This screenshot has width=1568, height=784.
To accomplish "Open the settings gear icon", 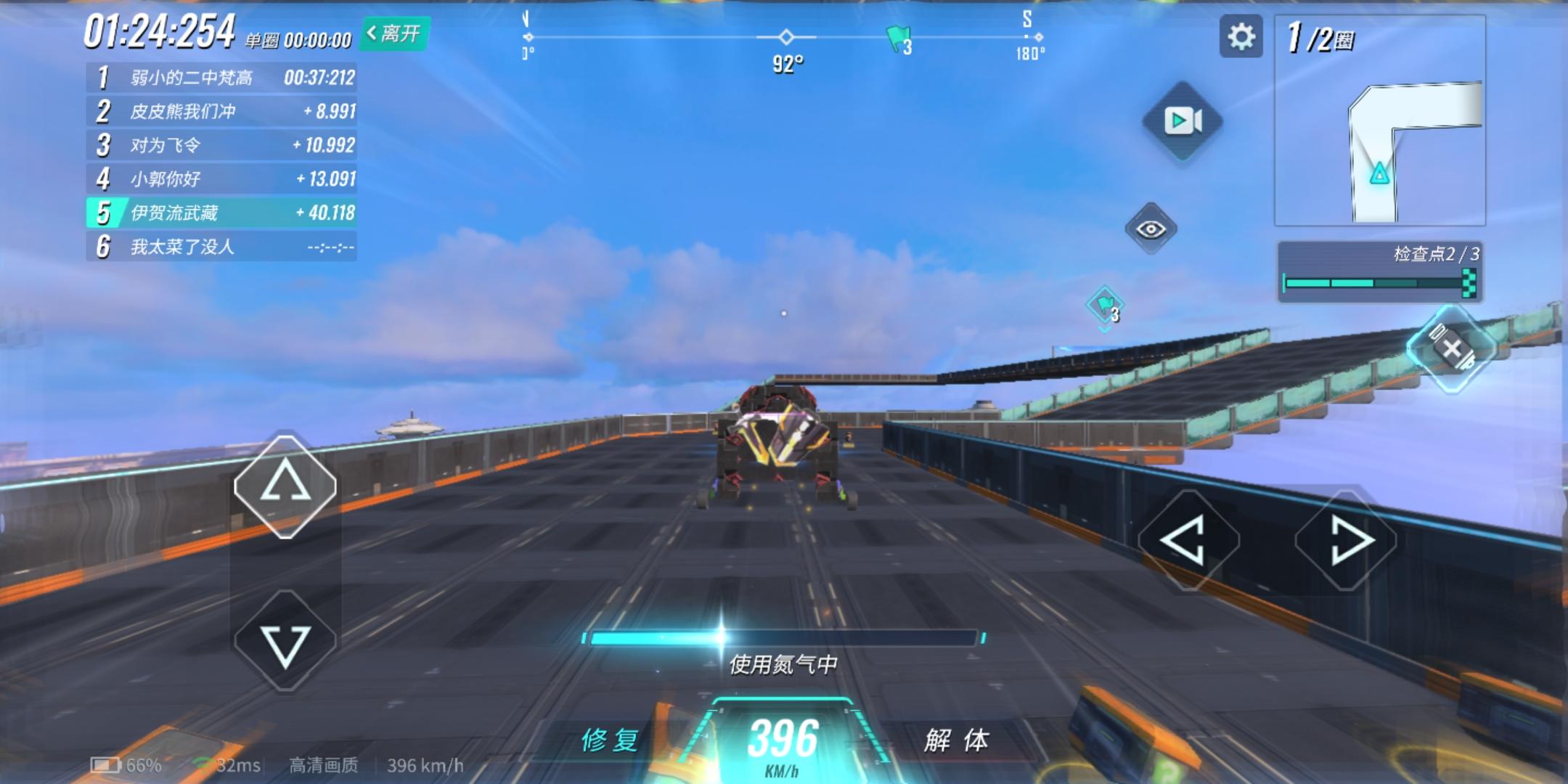I will coord(1241,35).
